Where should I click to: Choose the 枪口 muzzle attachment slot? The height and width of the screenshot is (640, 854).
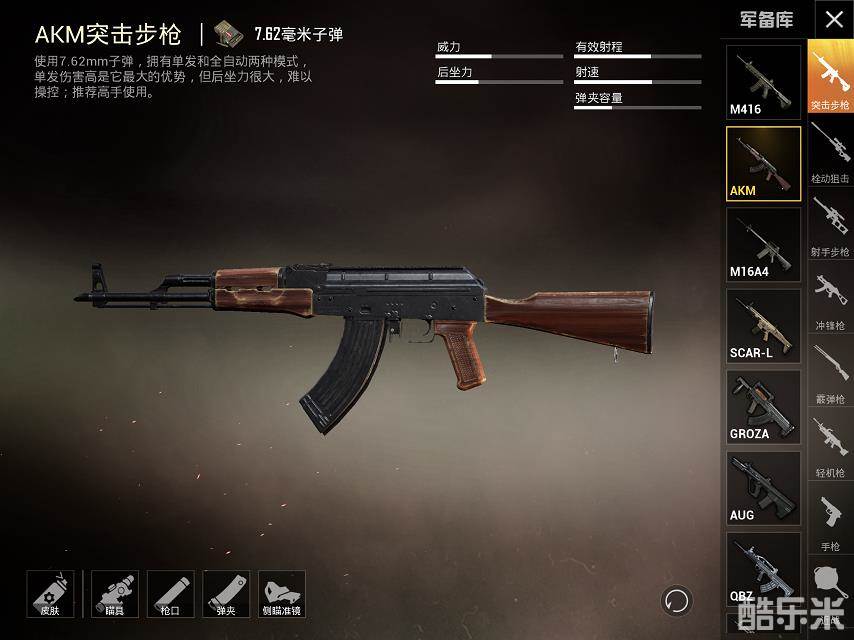pos(170,594)
